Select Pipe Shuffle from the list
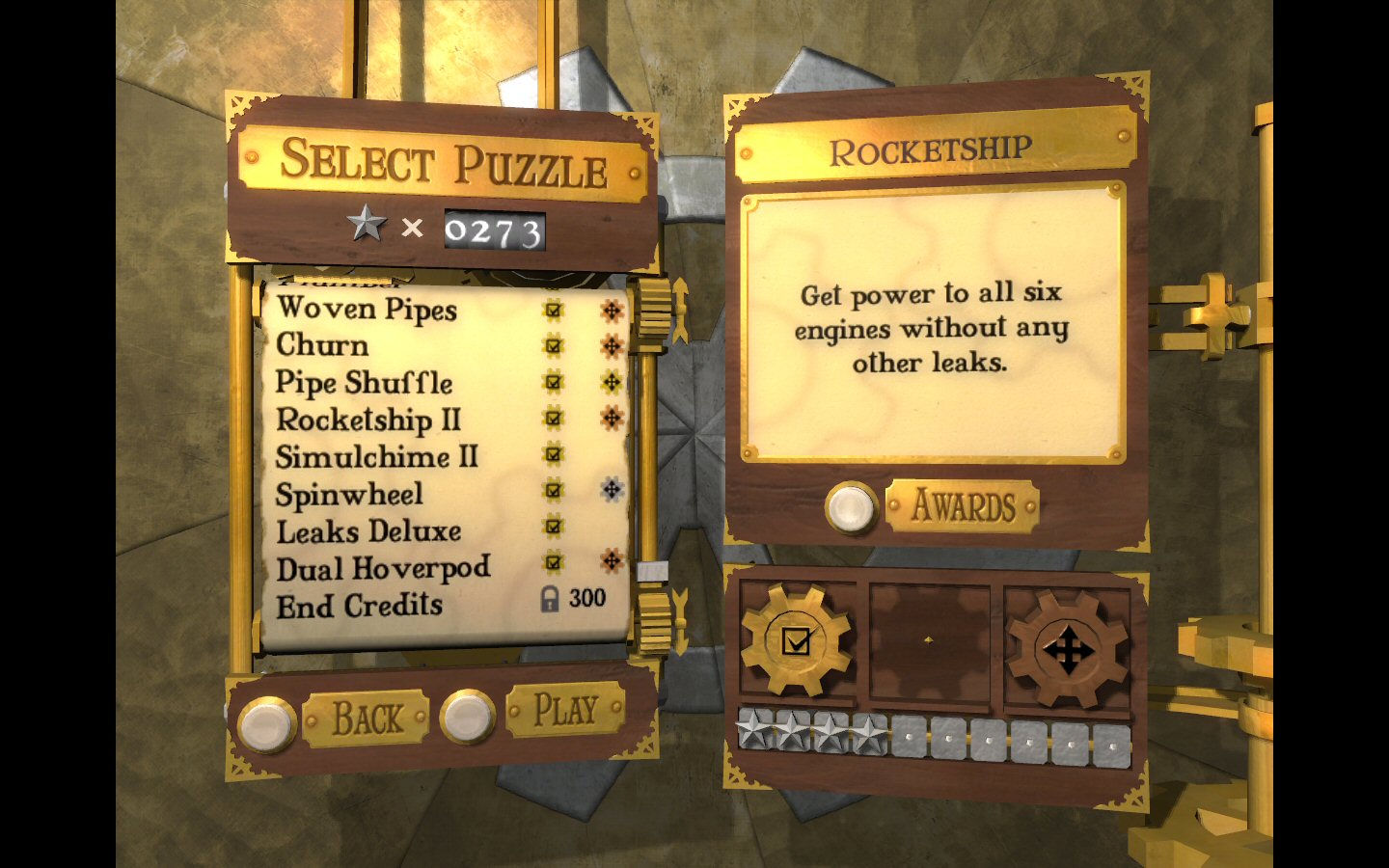 pyautogui.click(x=364, y=383)
